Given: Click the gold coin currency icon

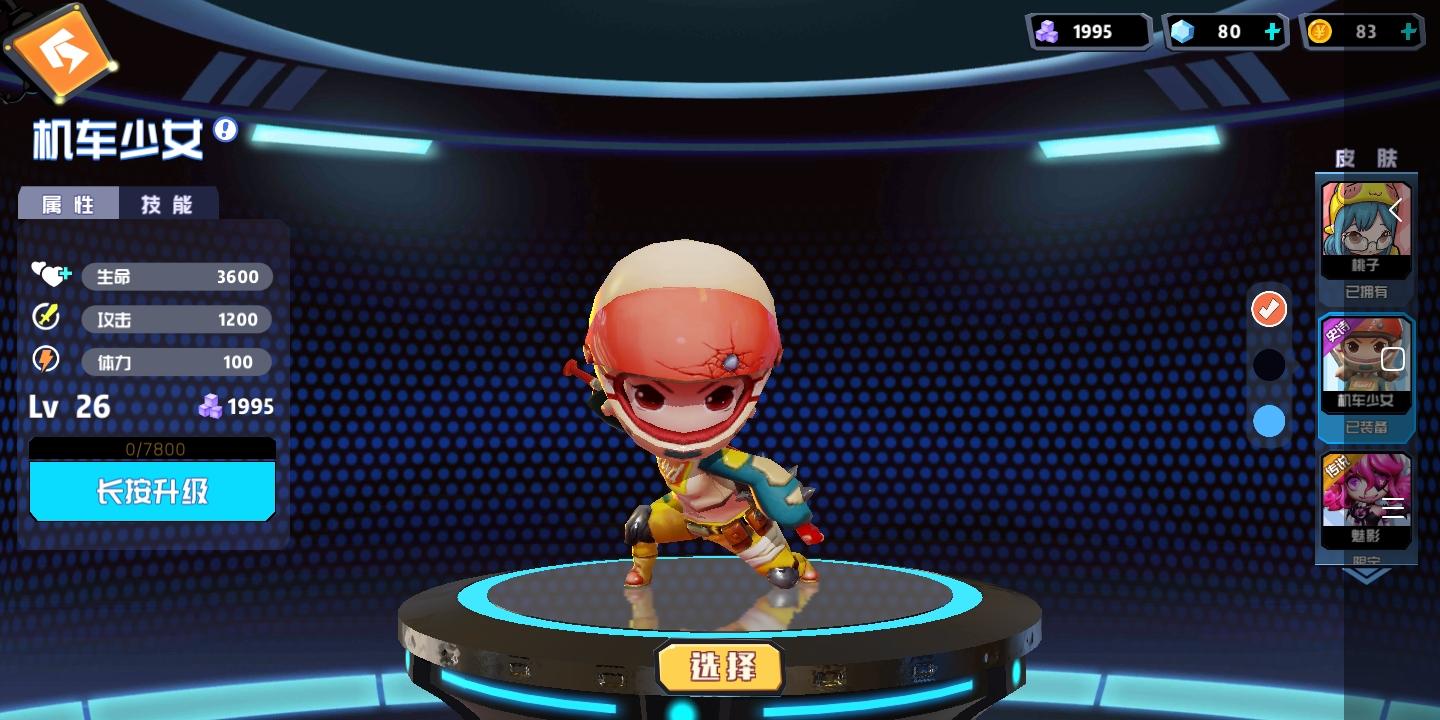Looking at the screenshot, I should (1322, 30).
